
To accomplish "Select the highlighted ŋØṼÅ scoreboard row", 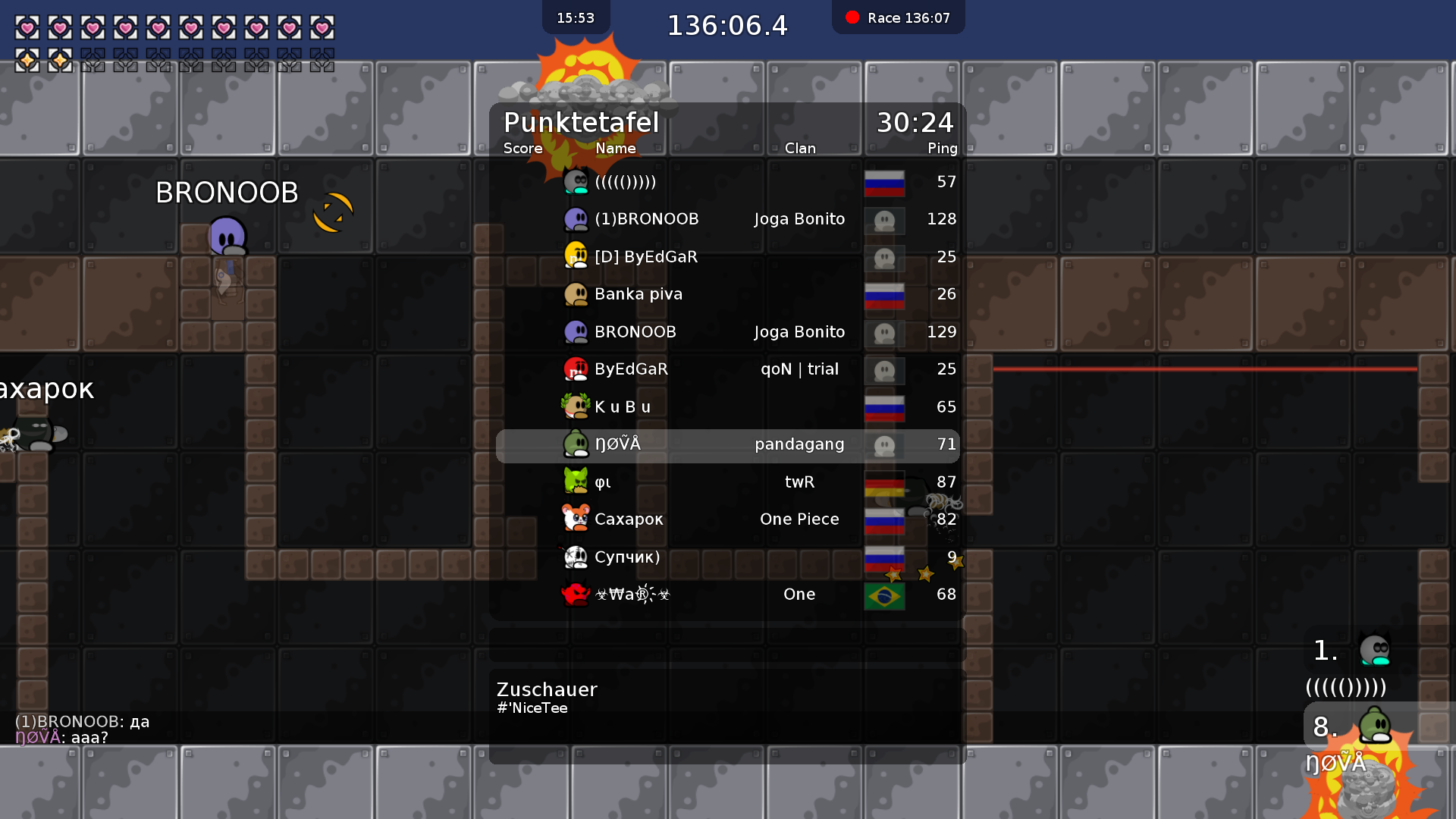I will 728,445.
